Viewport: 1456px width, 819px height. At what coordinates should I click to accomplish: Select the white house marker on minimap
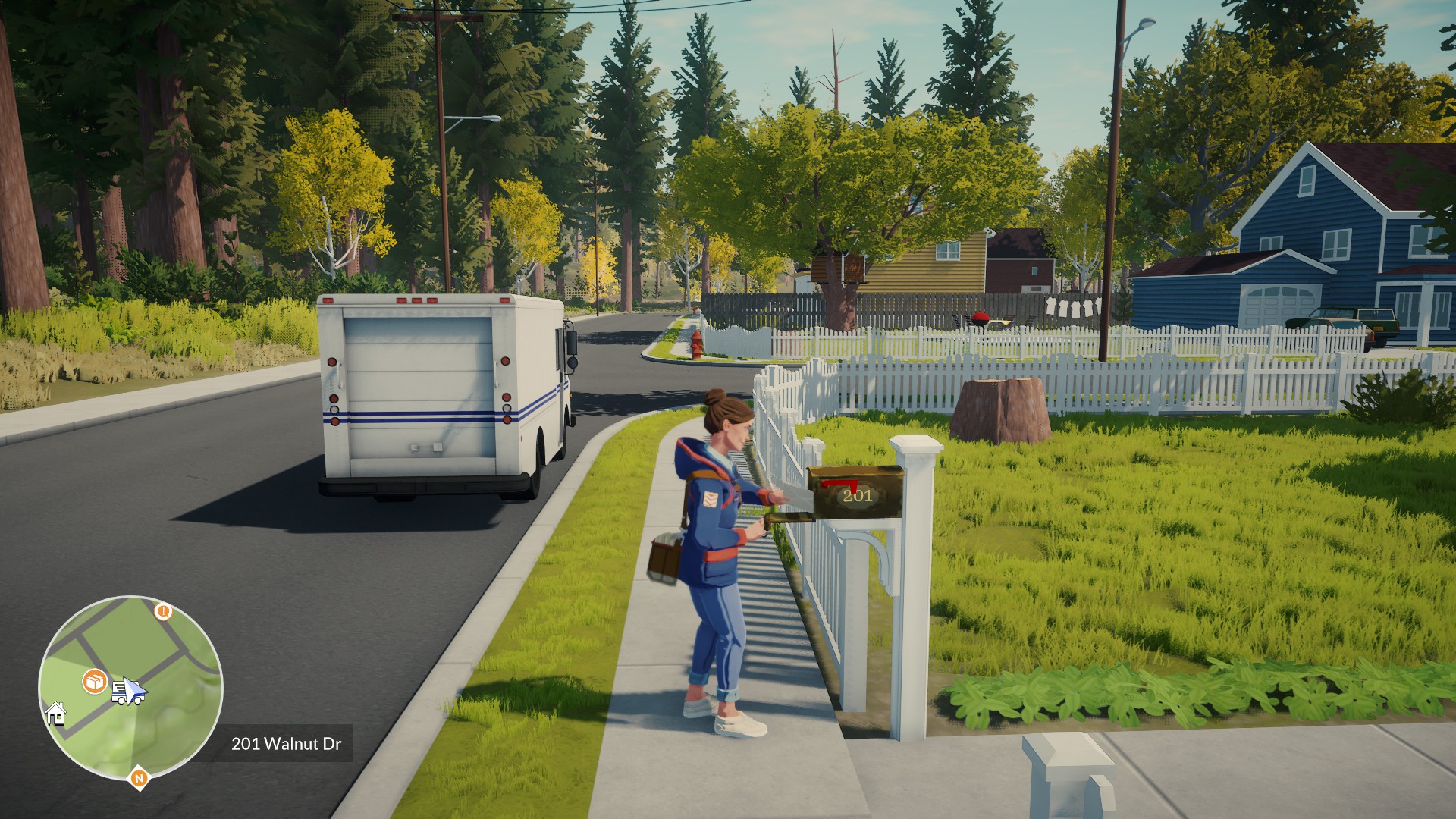point(55,714)
